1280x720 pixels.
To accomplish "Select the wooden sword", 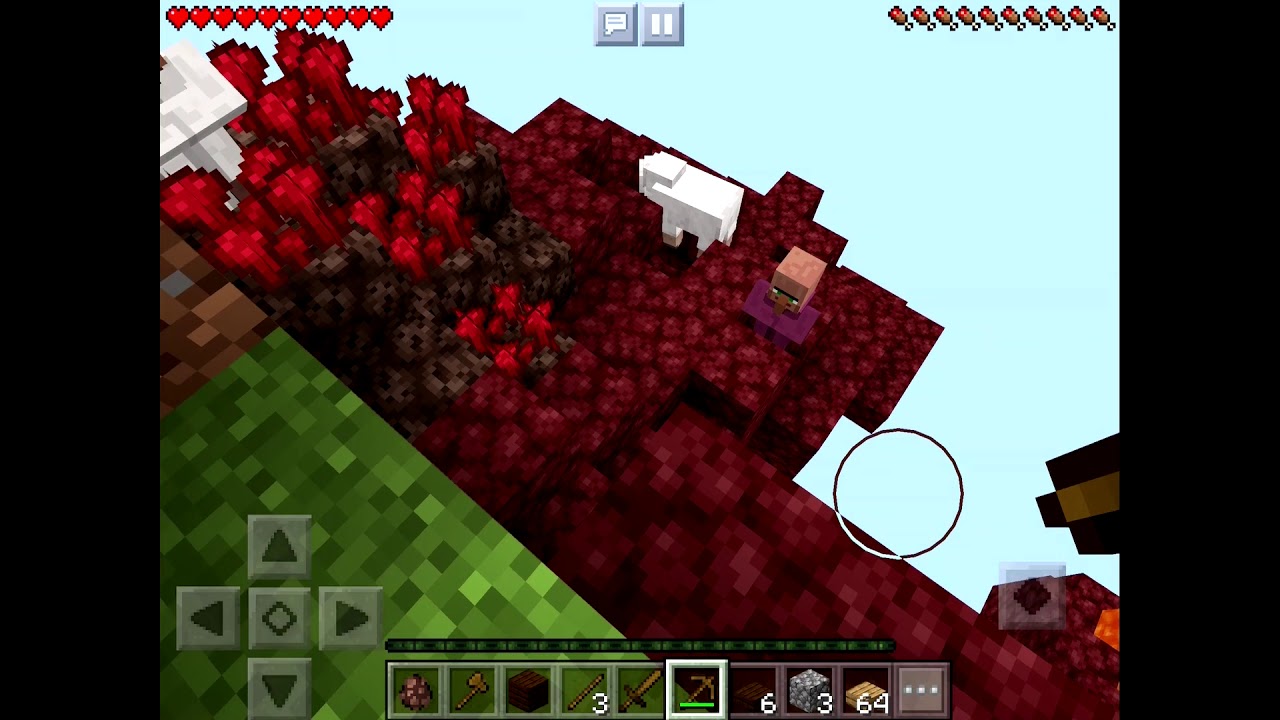I will coord(637,688).
